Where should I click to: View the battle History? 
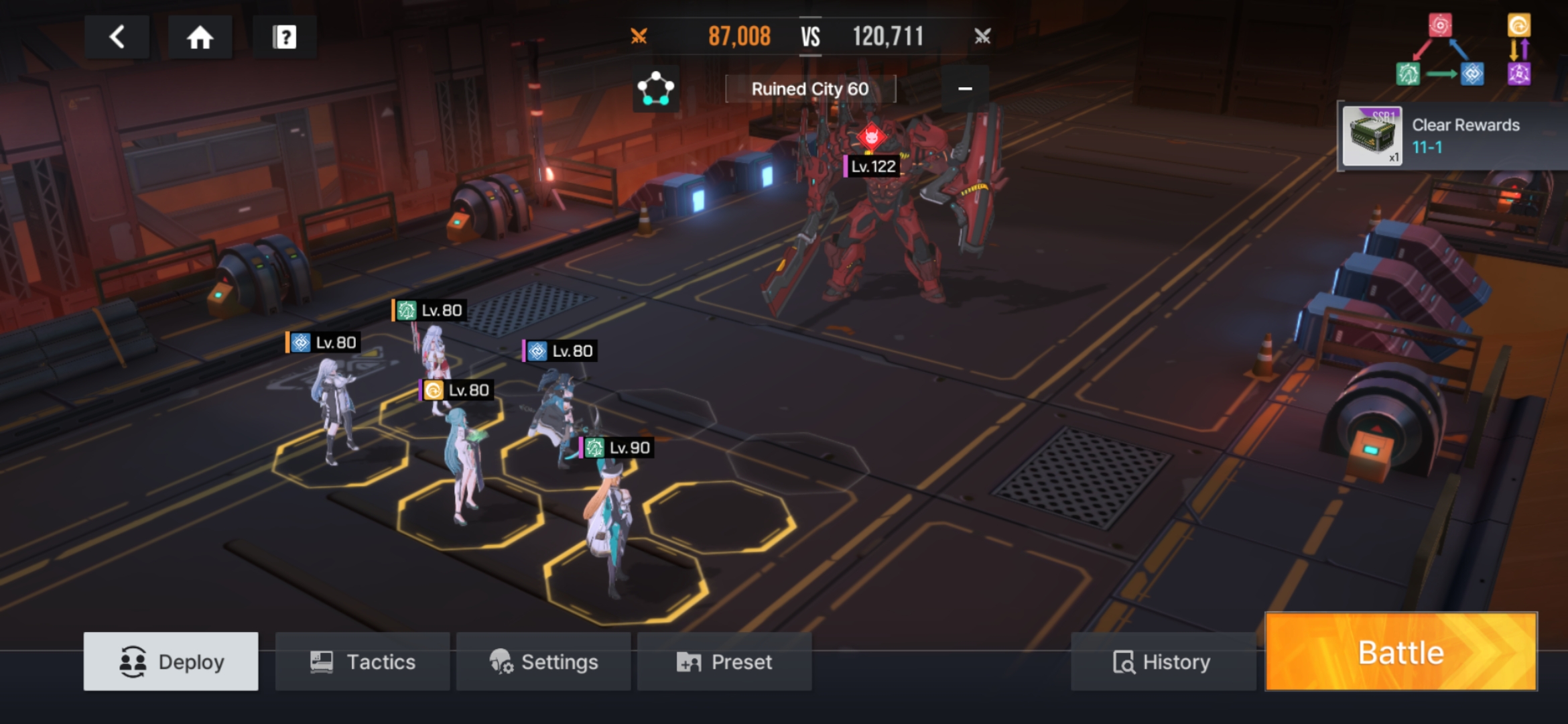pyautogui.click(x=1162, y=662)
